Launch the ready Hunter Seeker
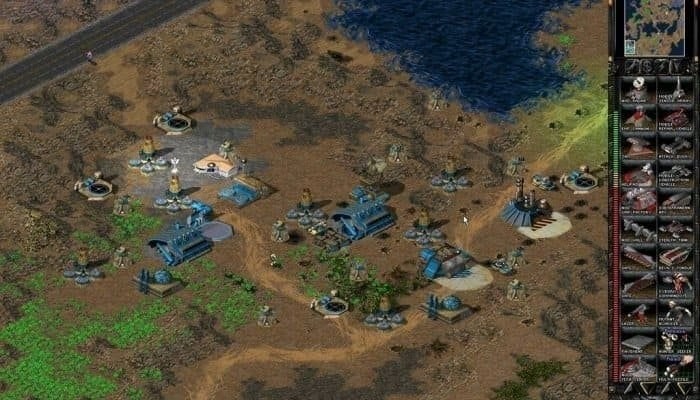 point(675,344)
